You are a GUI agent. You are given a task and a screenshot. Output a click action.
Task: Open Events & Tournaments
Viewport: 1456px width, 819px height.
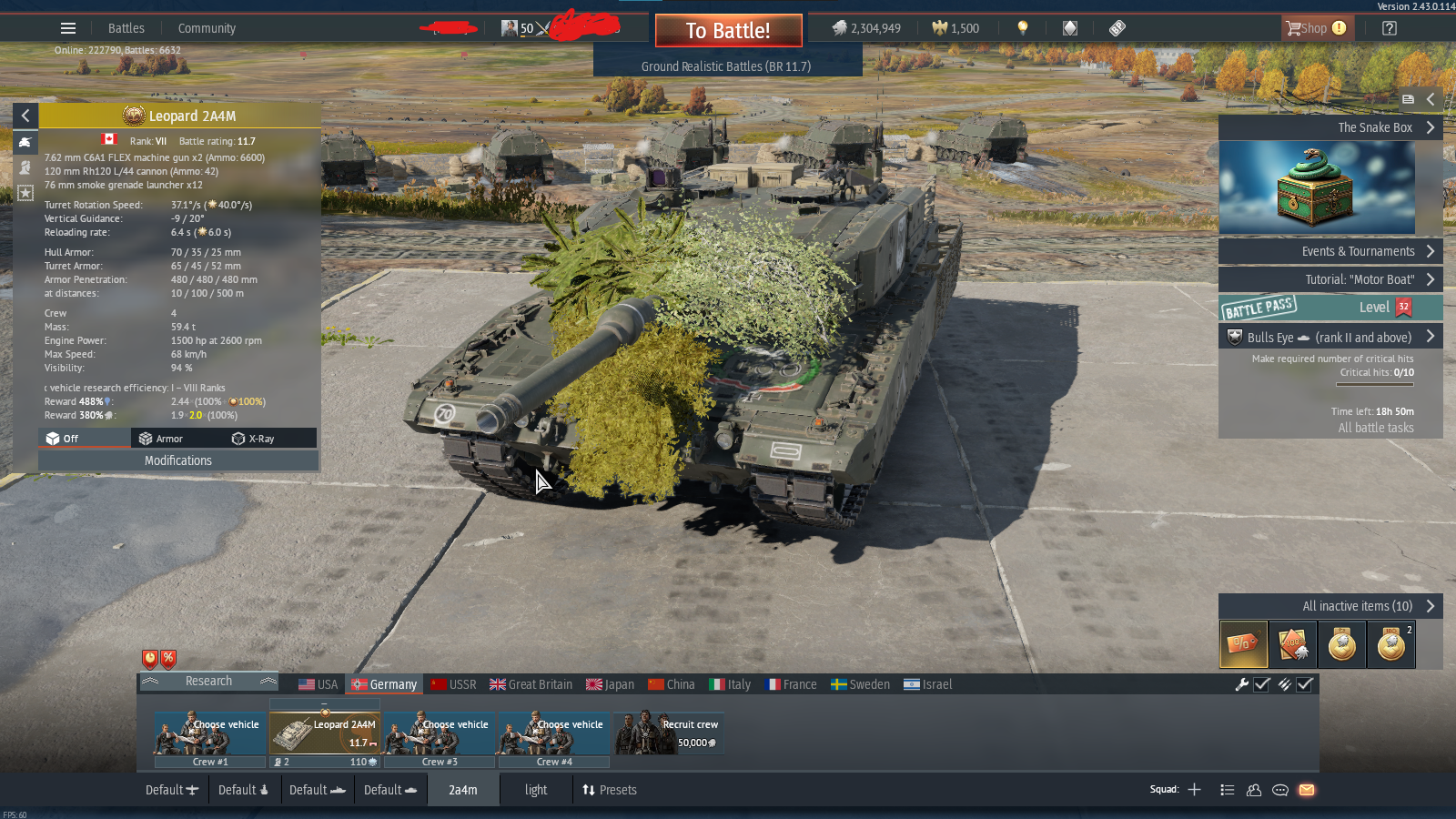[1330, 251]
